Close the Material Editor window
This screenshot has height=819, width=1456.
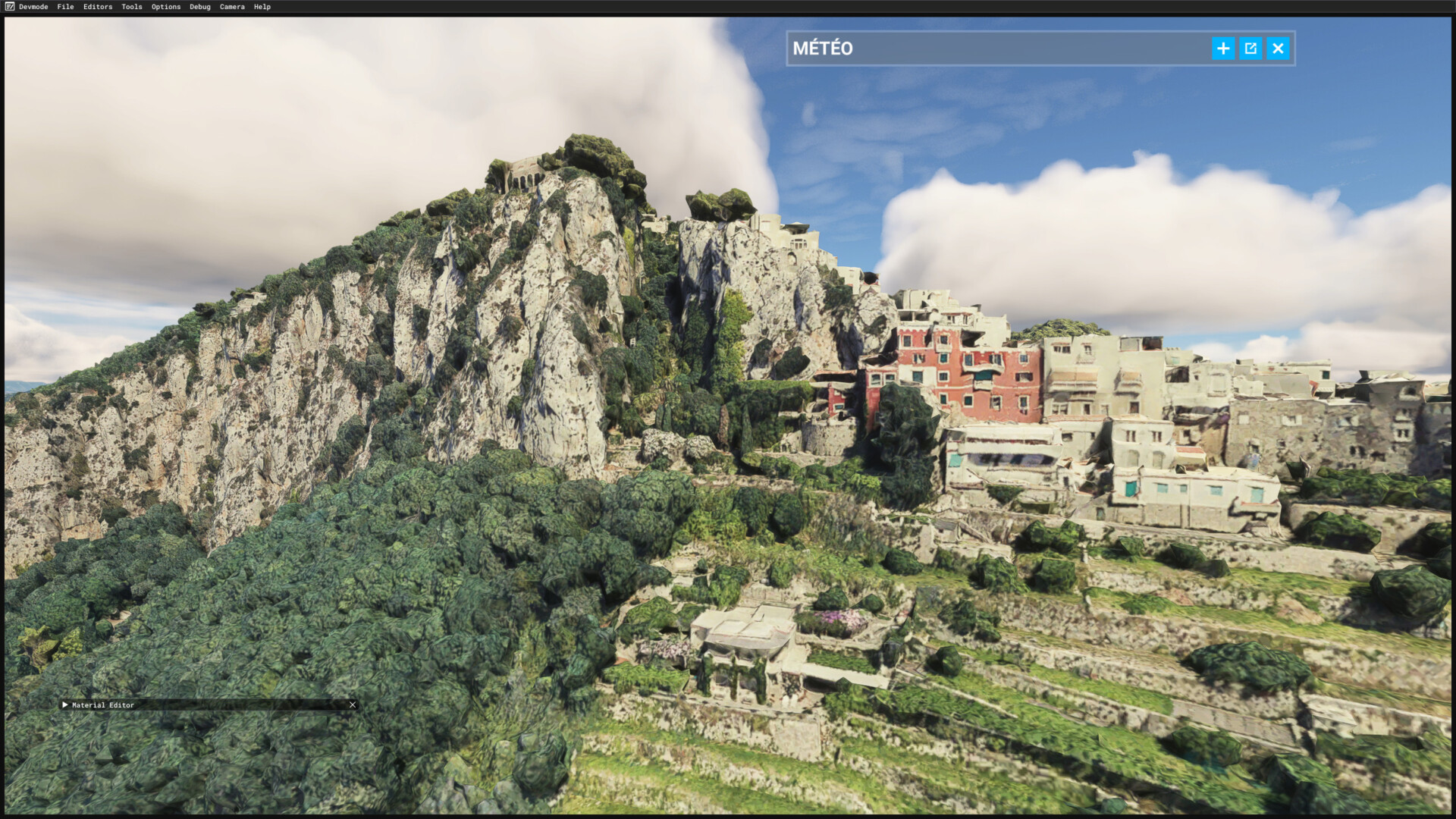point(353,705)
